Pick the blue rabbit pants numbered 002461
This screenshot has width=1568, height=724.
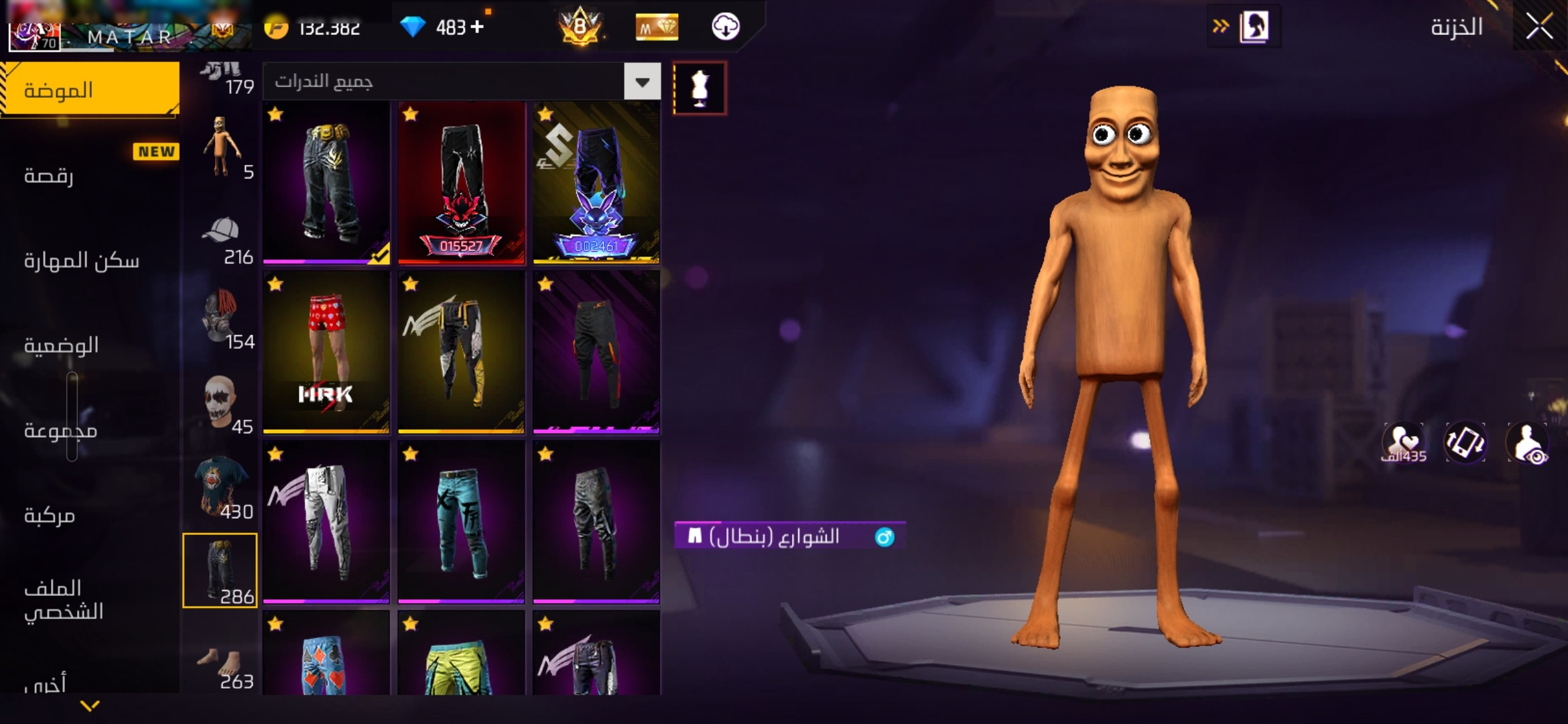coord(596,182)
